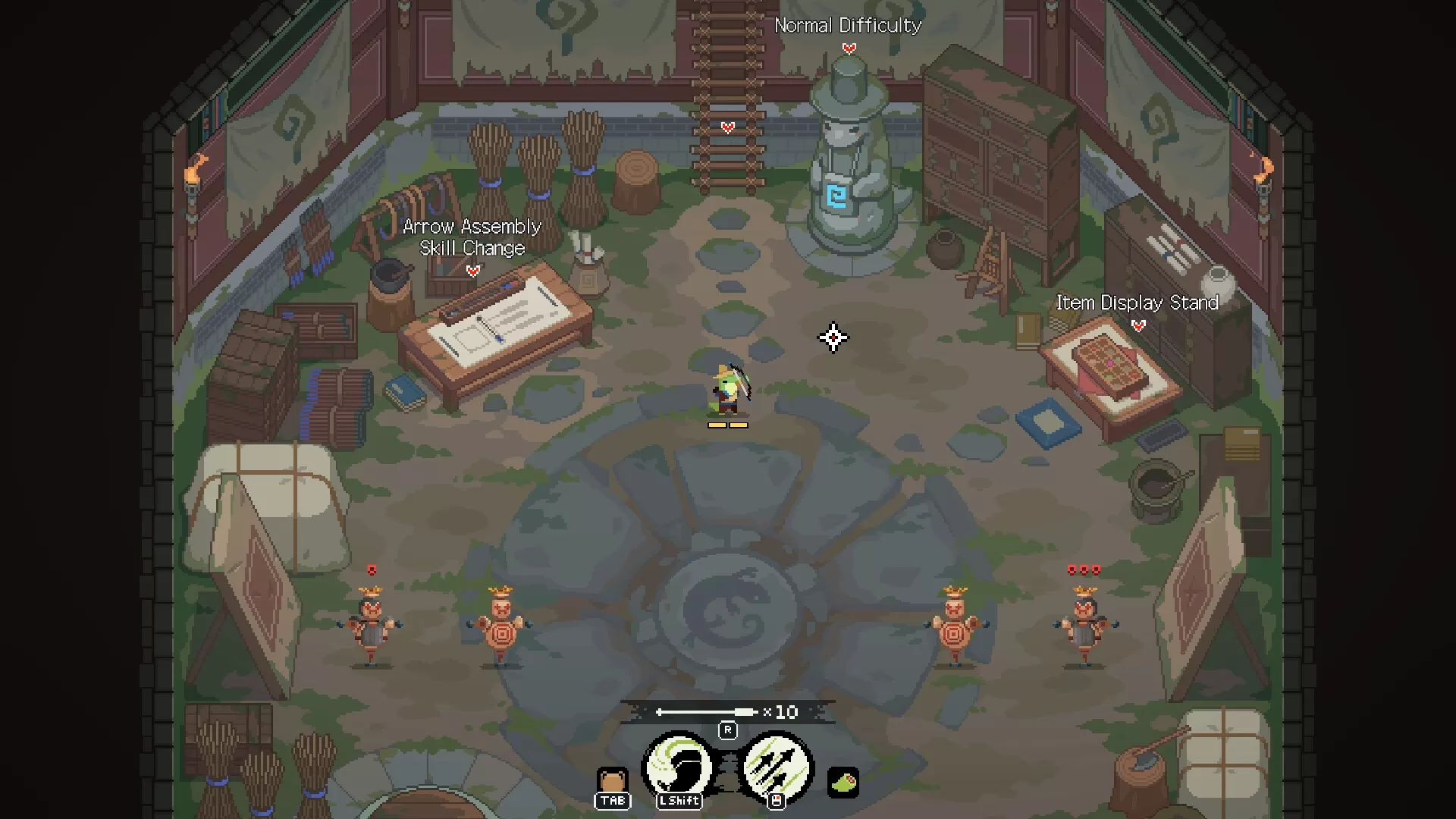Click the green wrap consumable item slot
1456x819 pixels.
pos(843,782)
